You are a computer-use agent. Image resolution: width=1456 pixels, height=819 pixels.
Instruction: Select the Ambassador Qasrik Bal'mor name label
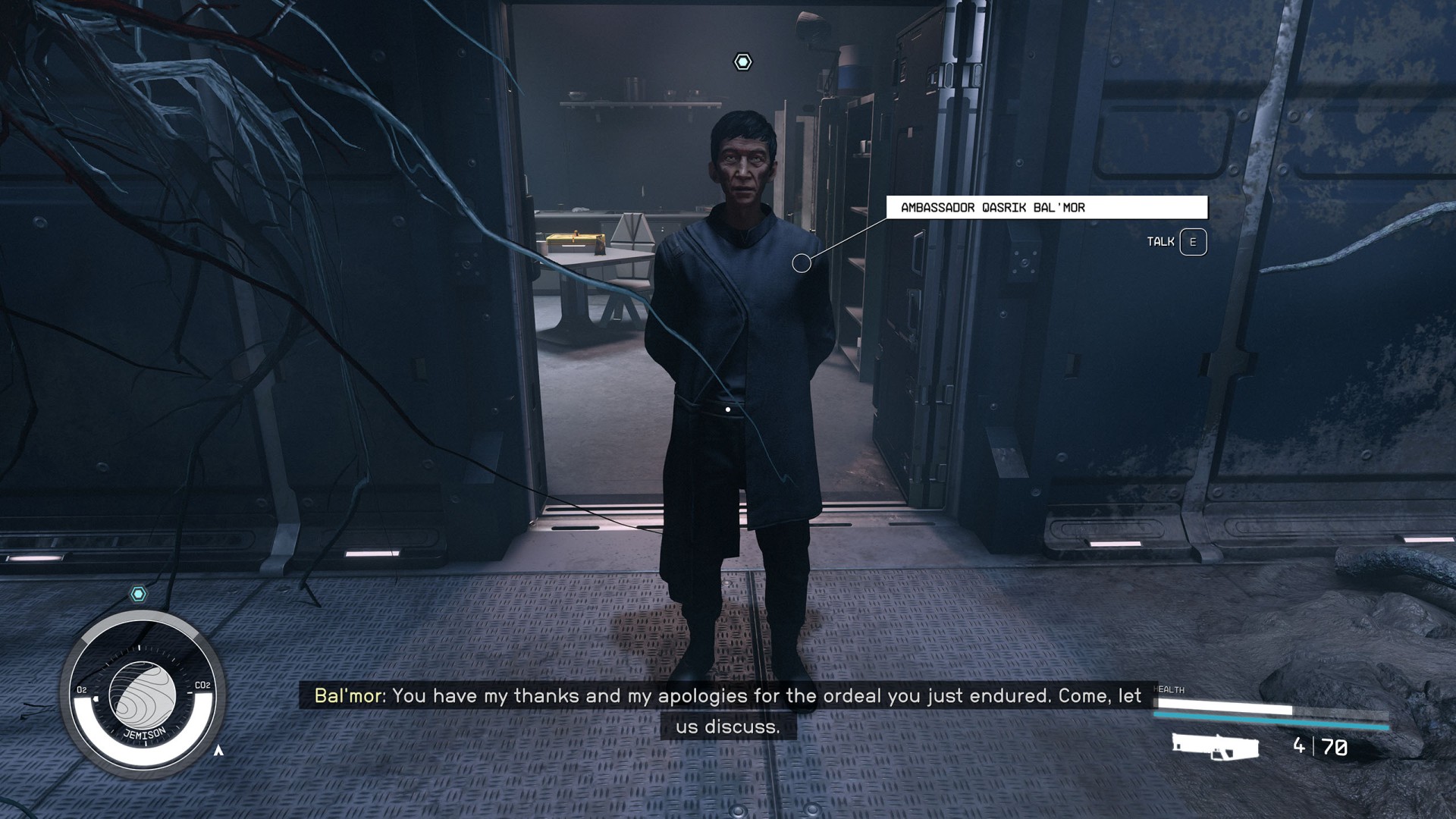[1046, 207]
